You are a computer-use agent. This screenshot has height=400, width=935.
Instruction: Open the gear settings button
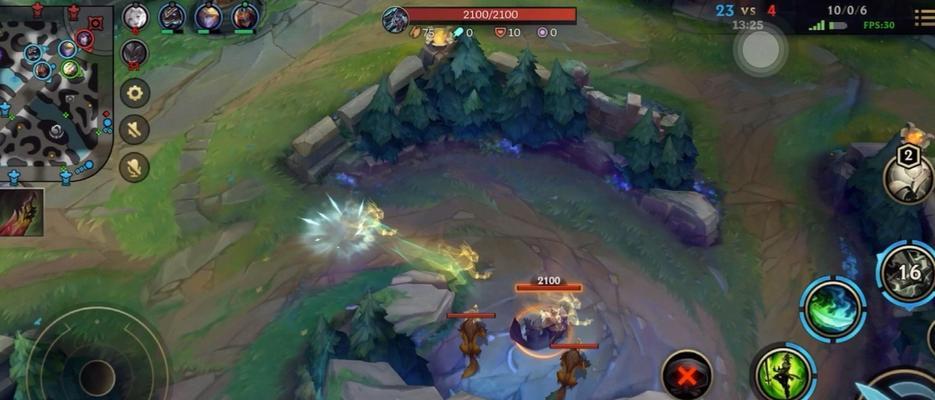coord(135,93)
